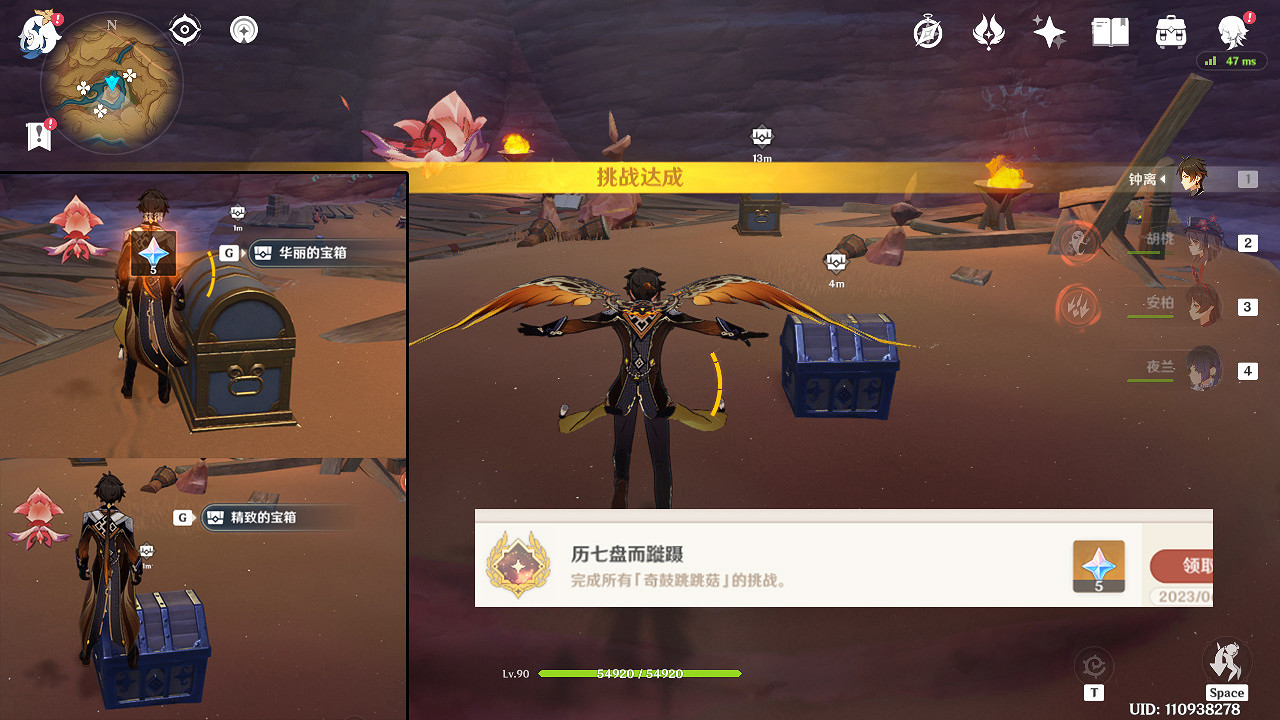Open the Adventurer Handbook book icon
Image resolution: width=1280 pixels, height=720 pixels.
(1109, 31)
